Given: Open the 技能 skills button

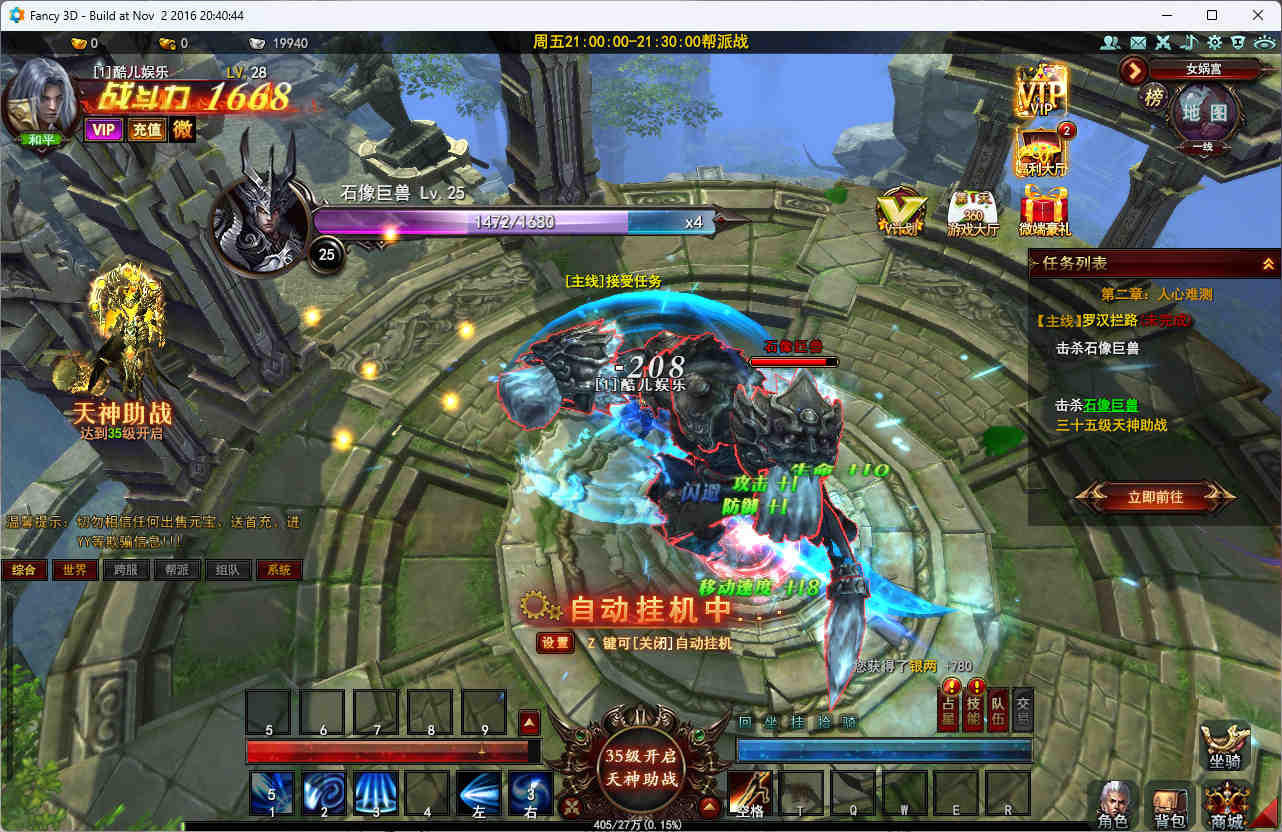Looking at the screenshot, I should tap(974, 708).
